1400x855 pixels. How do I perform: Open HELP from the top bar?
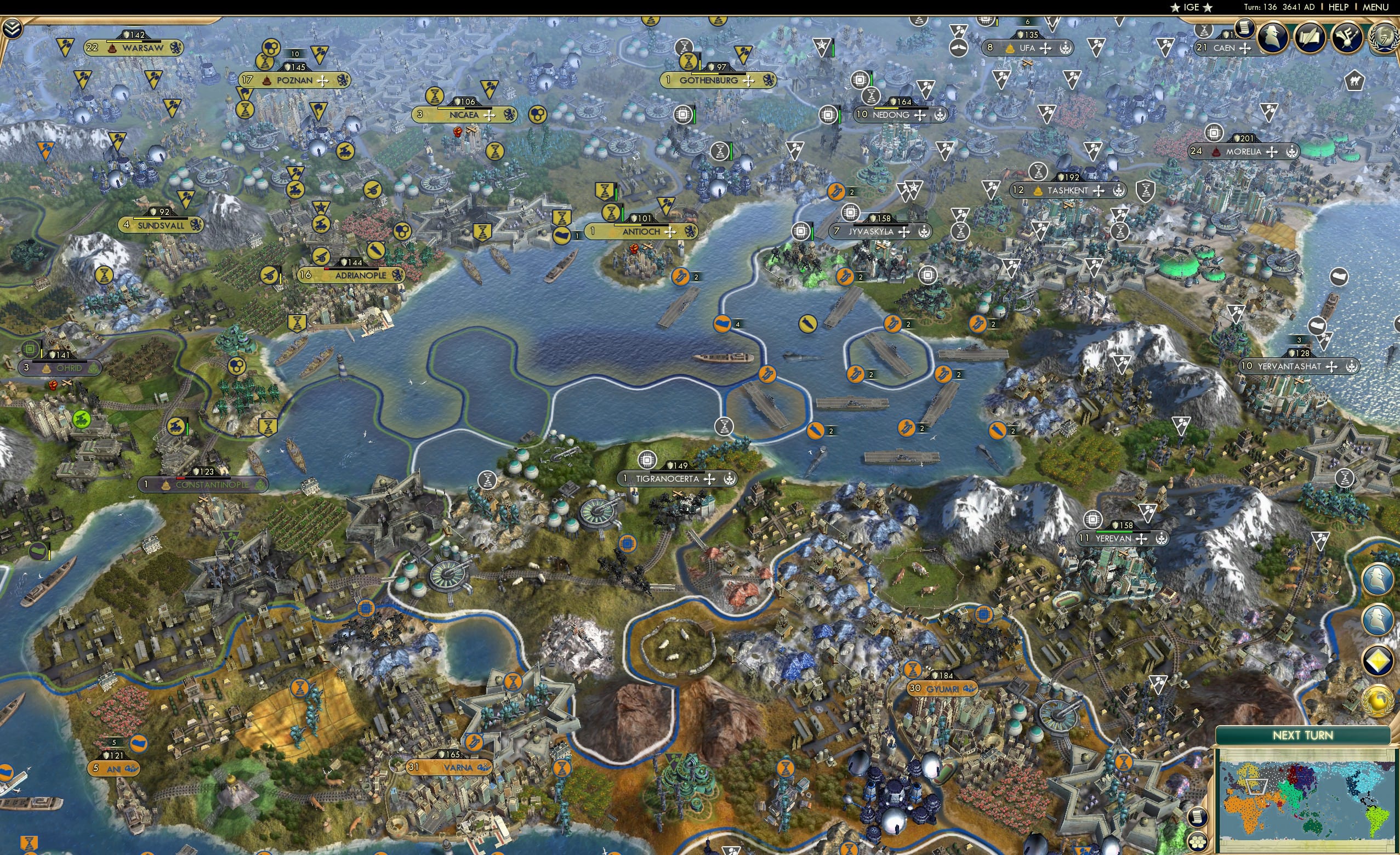(1339, 7)
